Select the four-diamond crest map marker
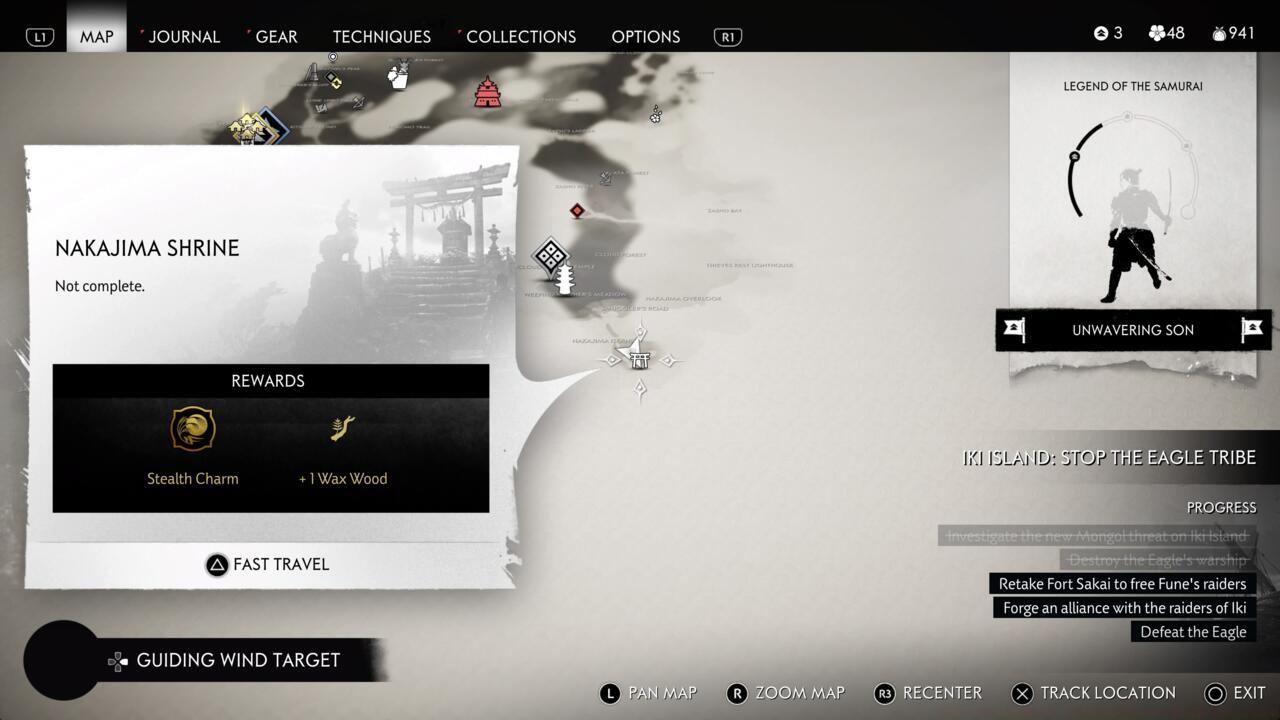The width and height of the screenshot is (1280, 720). 551,256
